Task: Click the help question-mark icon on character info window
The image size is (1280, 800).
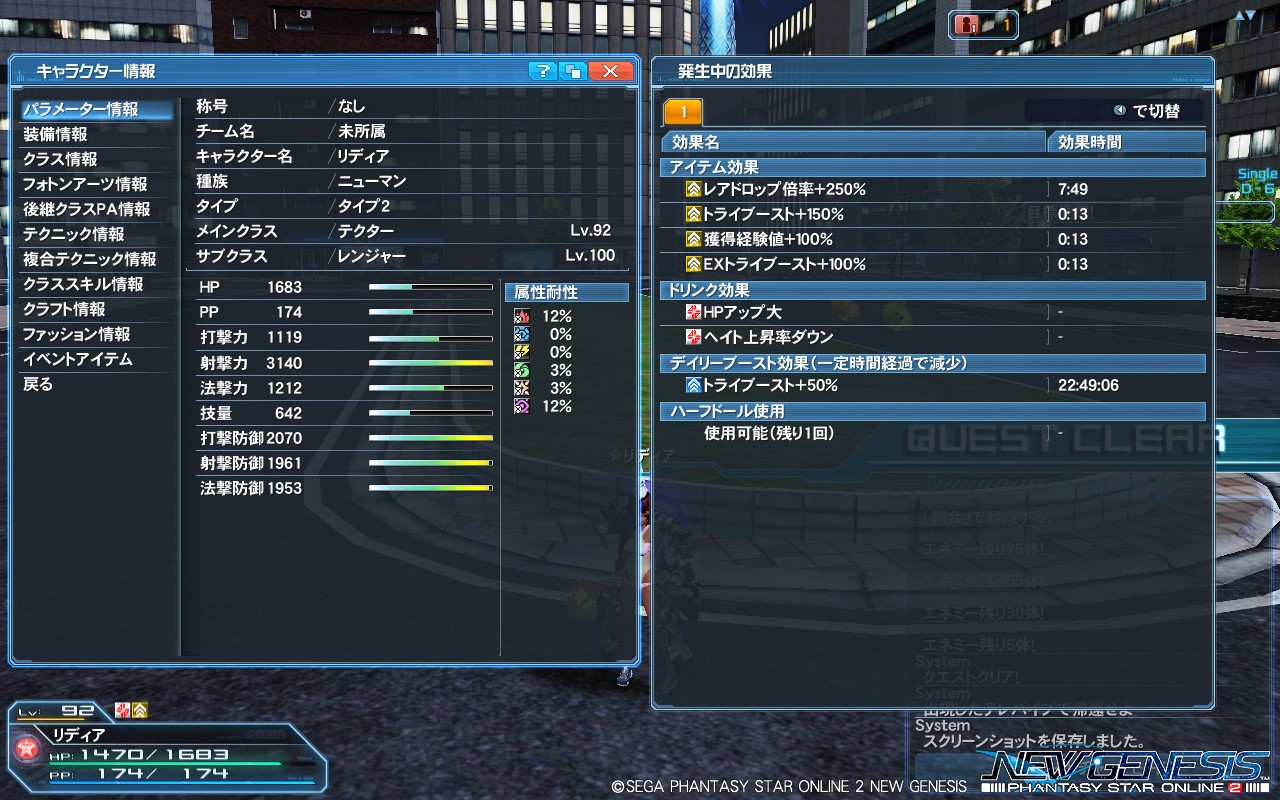Action: (x=544, y=71)
